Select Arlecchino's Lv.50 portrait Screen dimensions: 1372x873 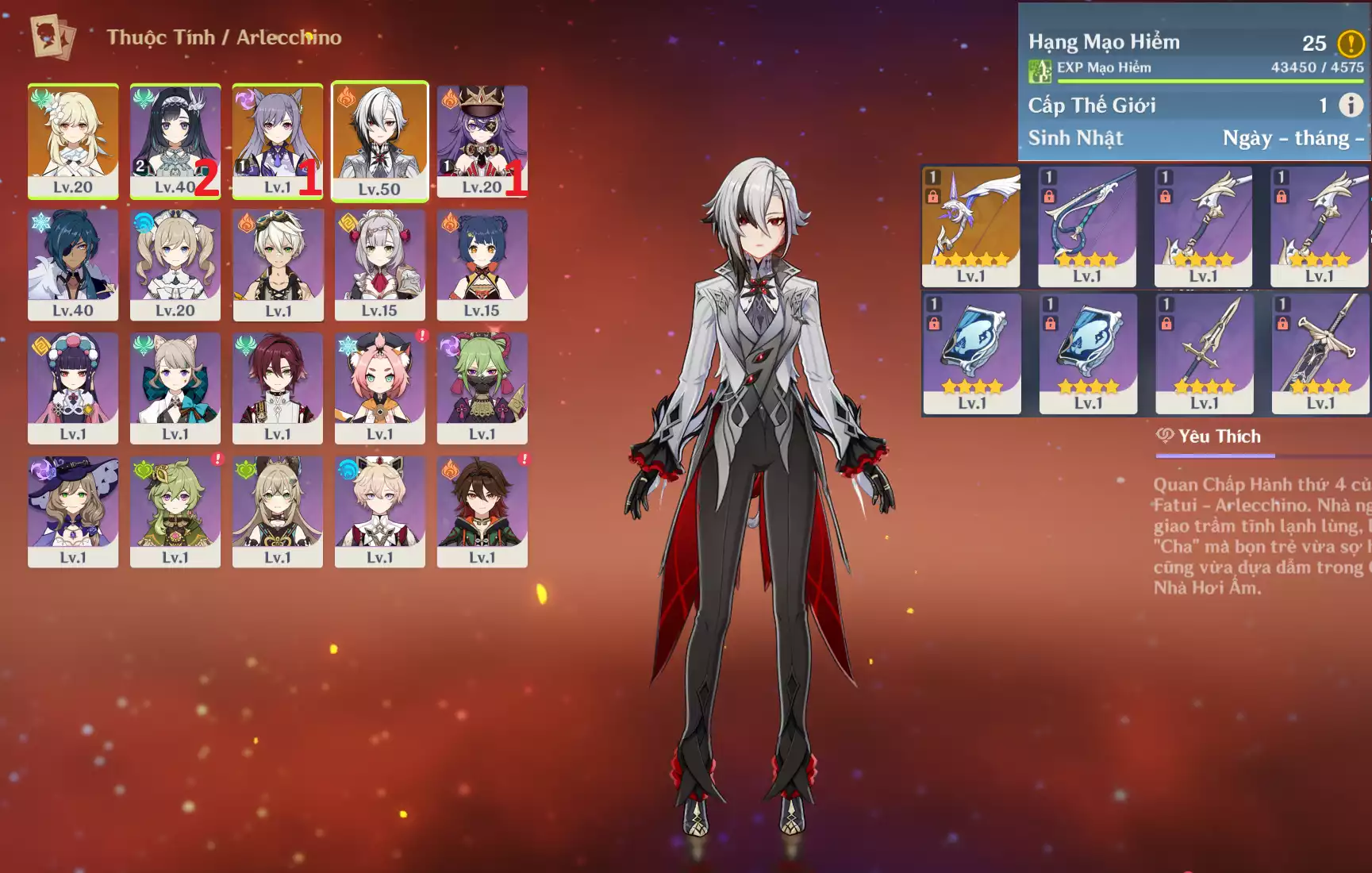[x=379, y=140]
